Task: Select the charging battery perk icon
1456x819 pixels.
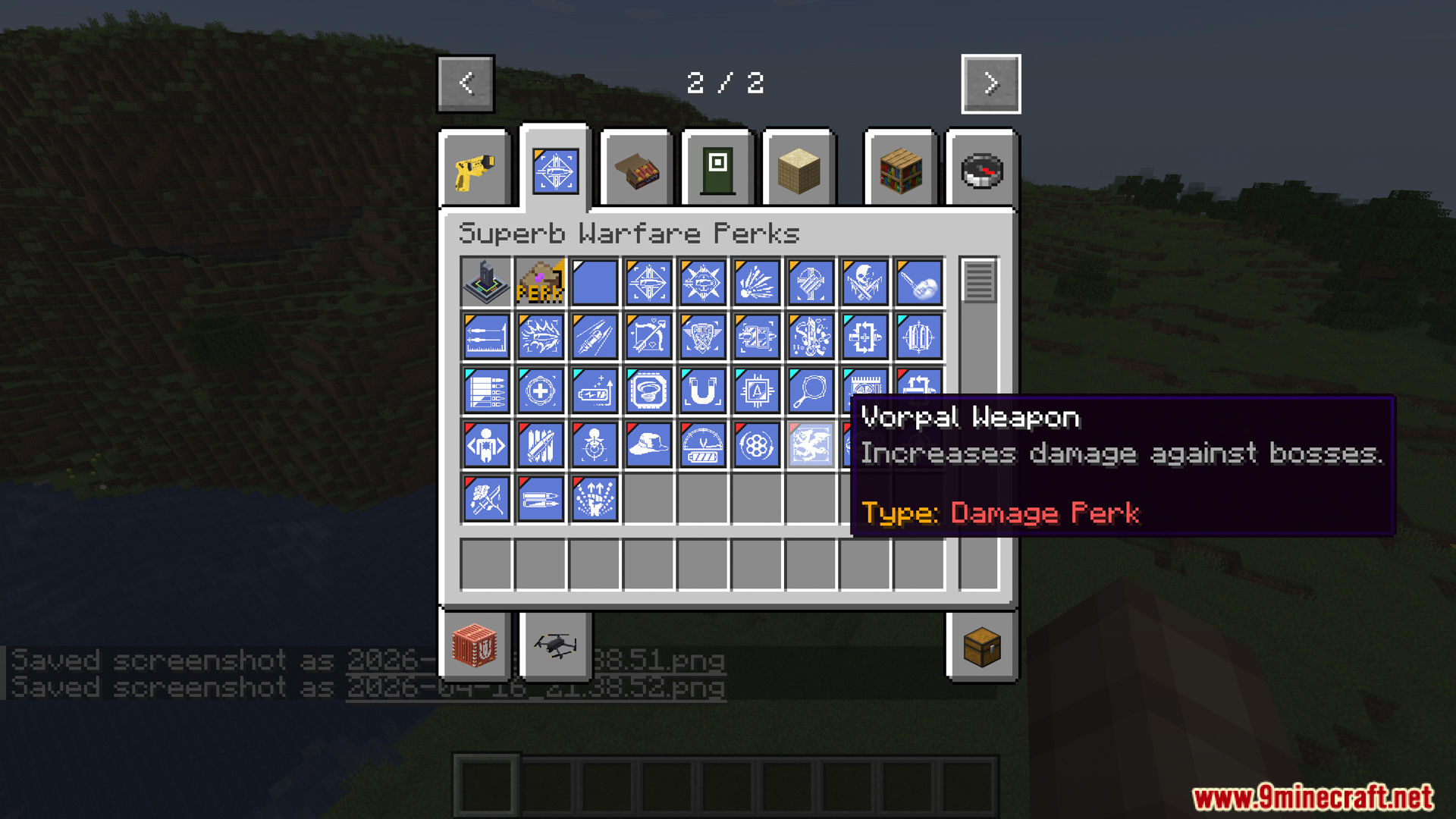Action: [x=595, y=391]
